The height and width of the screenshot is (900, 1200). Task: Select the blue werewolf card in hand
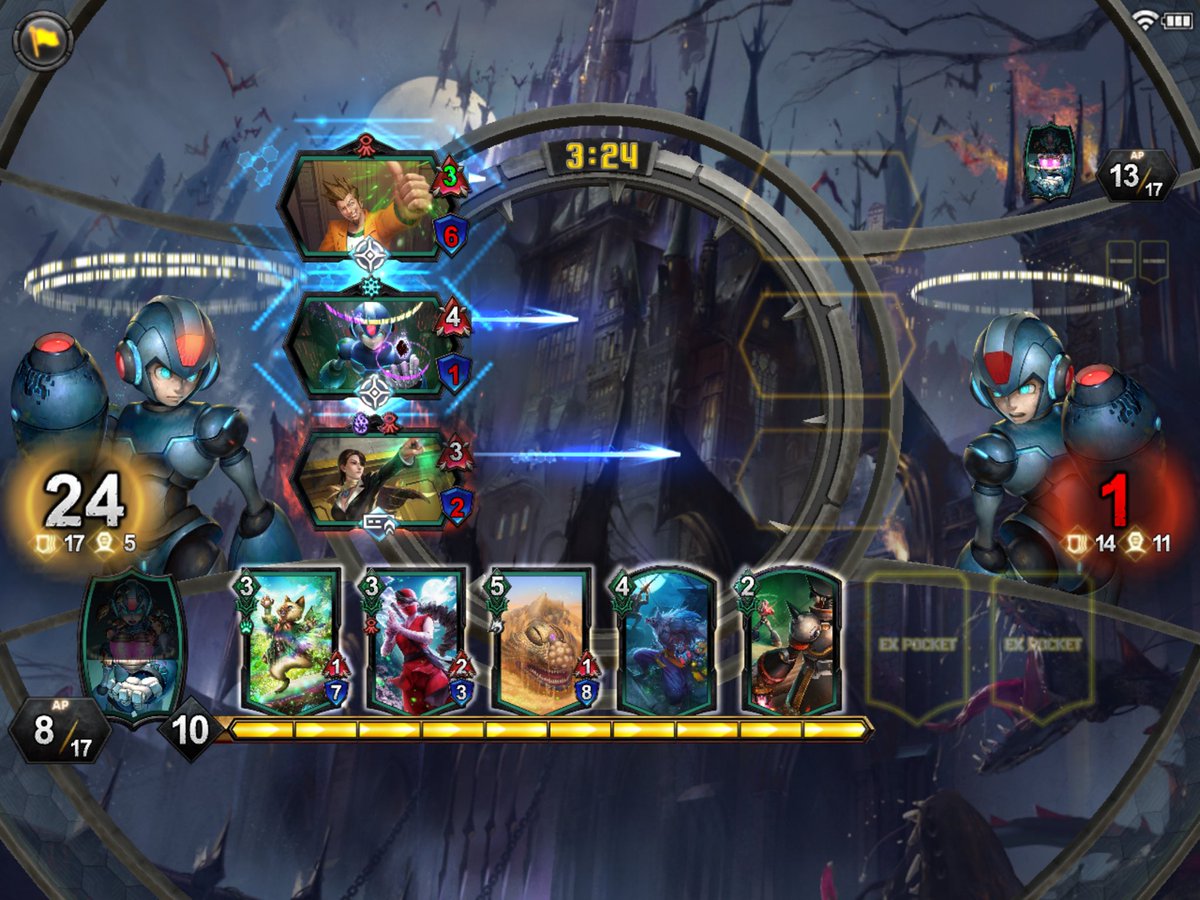point(667,642)
